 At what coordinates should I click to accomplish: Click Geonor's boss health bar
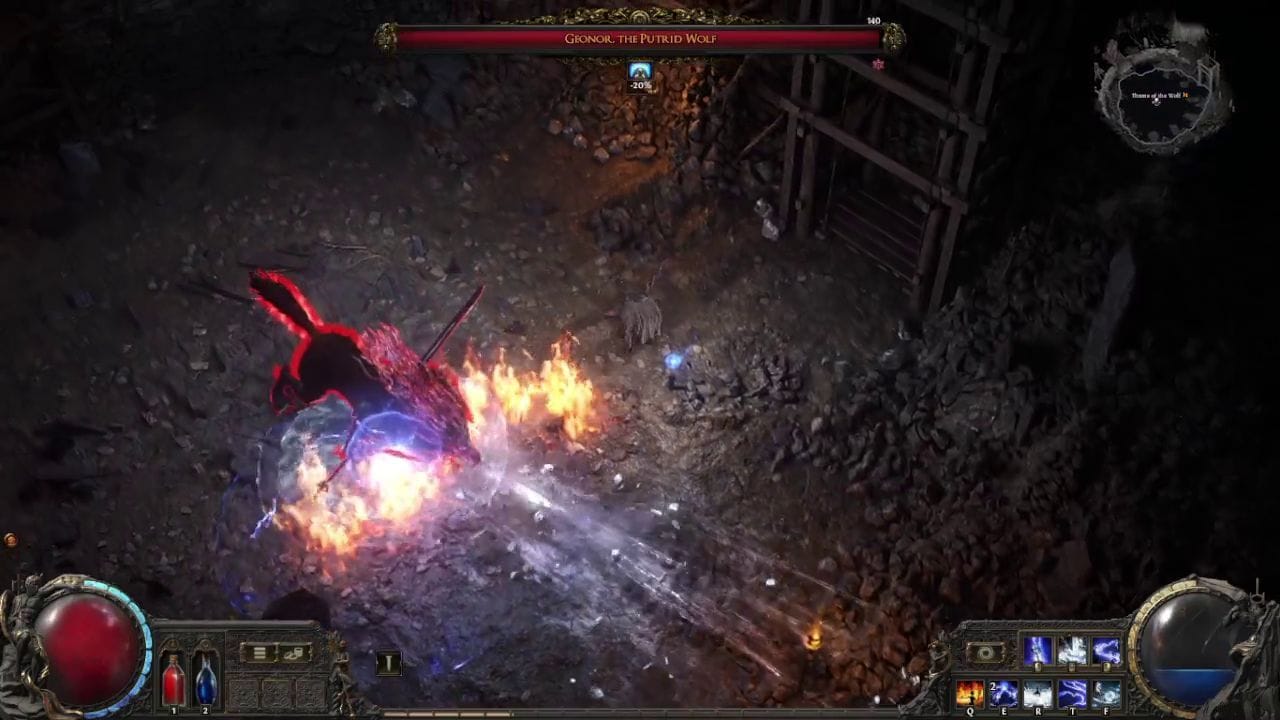tap(640, 39)
